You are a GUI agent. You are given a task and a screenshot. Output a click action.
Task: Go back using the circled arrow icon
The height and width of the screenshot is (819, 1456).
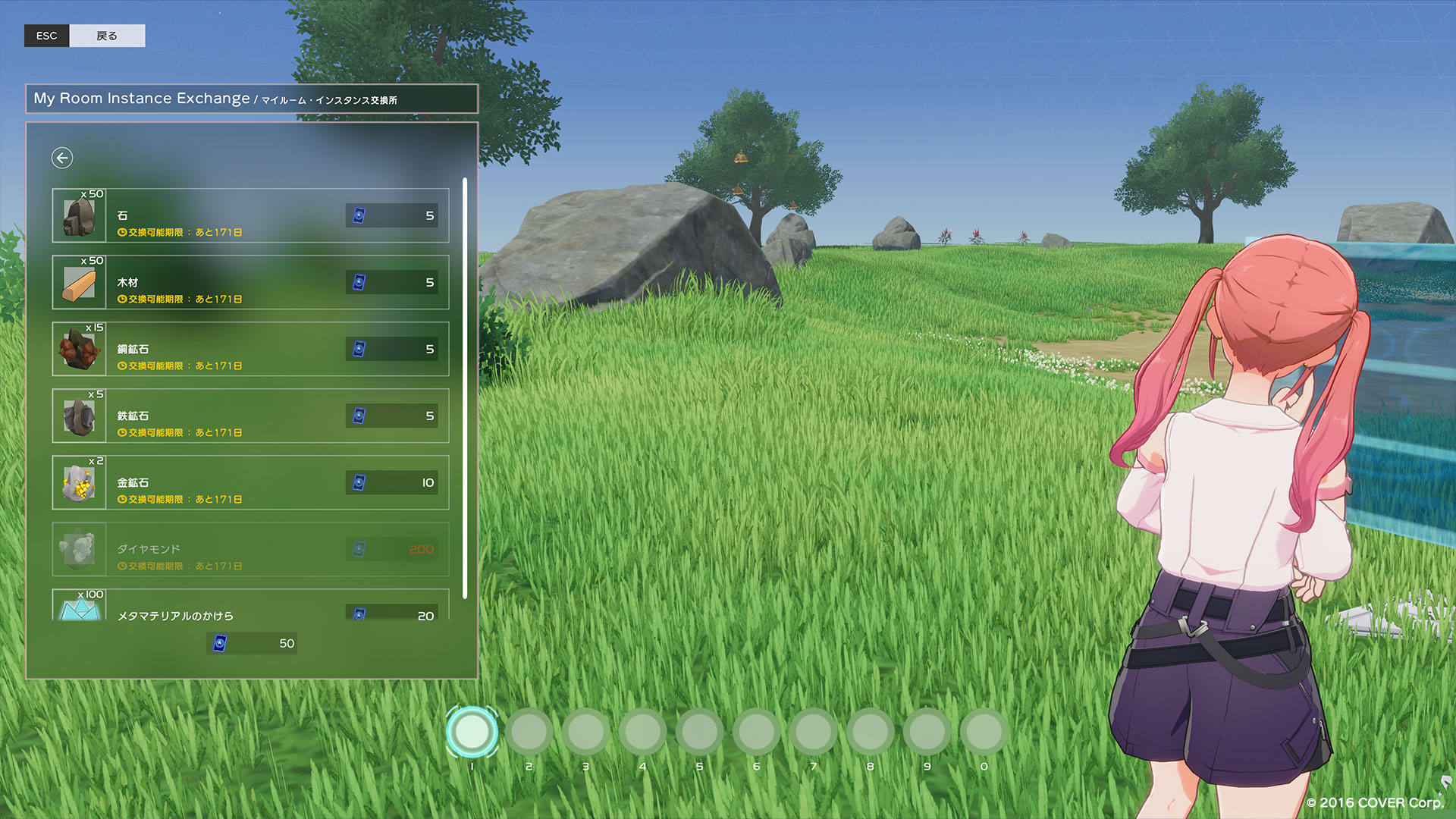pyautogui.click(x=62, y=158)
